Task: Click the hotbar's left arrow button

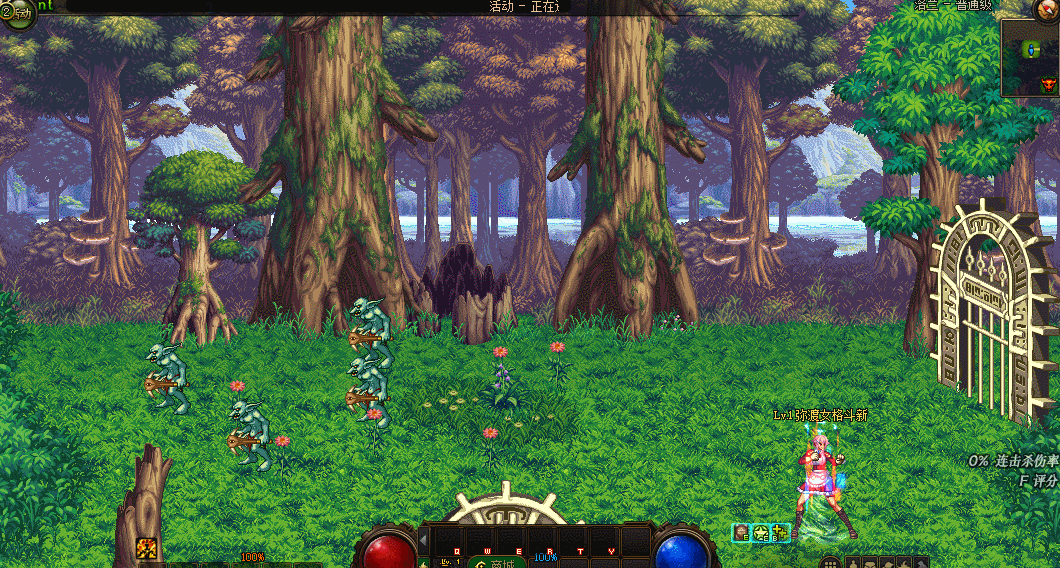Action: click(423, 540)
